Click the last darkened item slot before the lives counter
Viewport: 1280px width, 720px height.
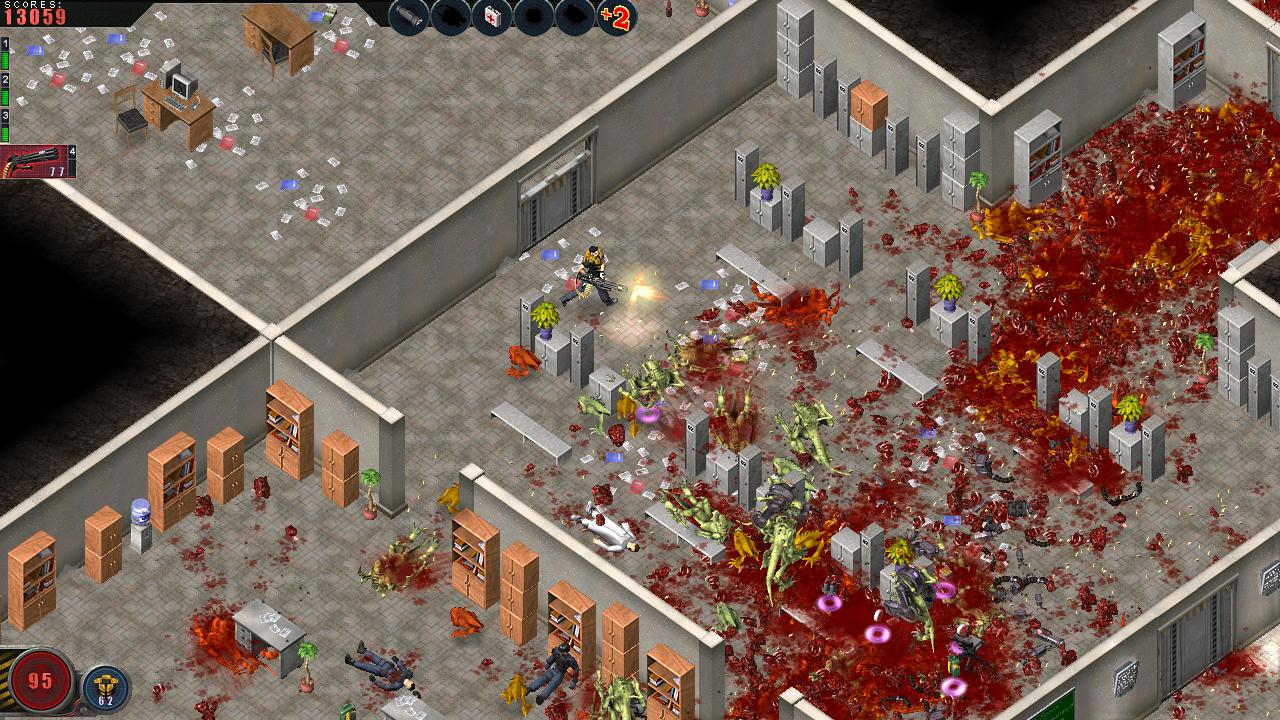click(x=575, y=14)
